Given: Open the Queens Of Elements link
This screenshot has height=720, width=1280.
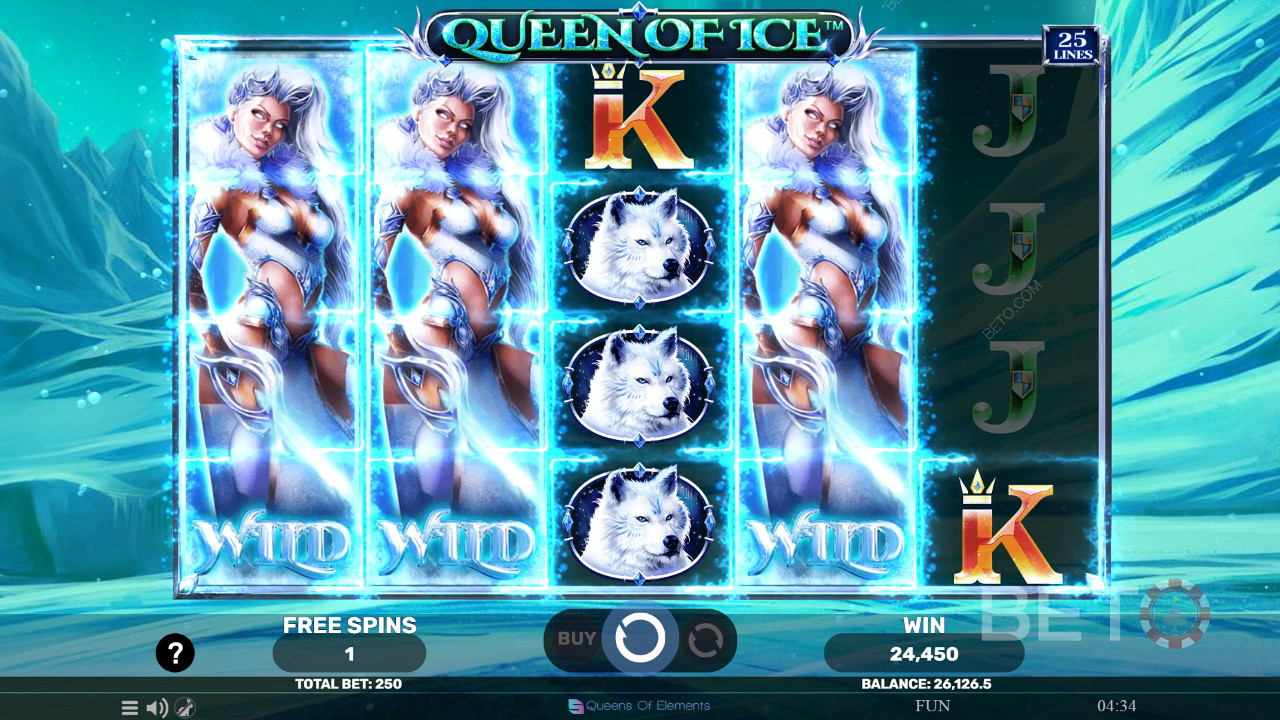Looking at the screenshot, I should [640, 706].
